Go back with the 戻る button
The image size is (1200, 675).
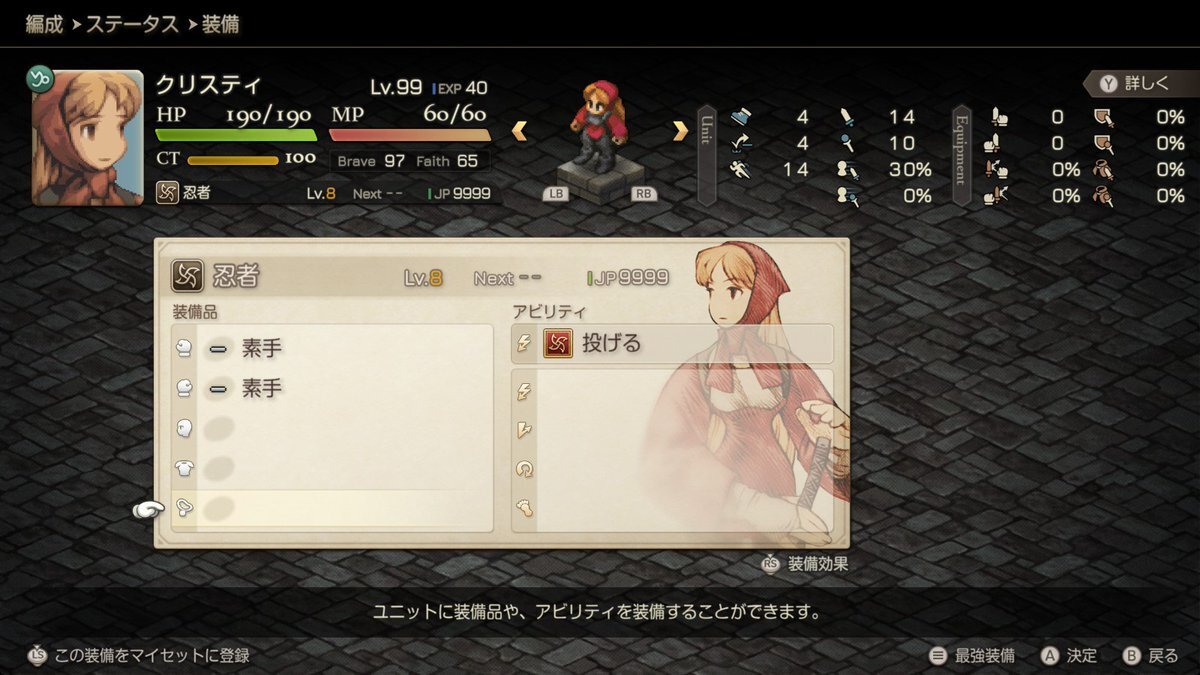[x=1150, y=656]
